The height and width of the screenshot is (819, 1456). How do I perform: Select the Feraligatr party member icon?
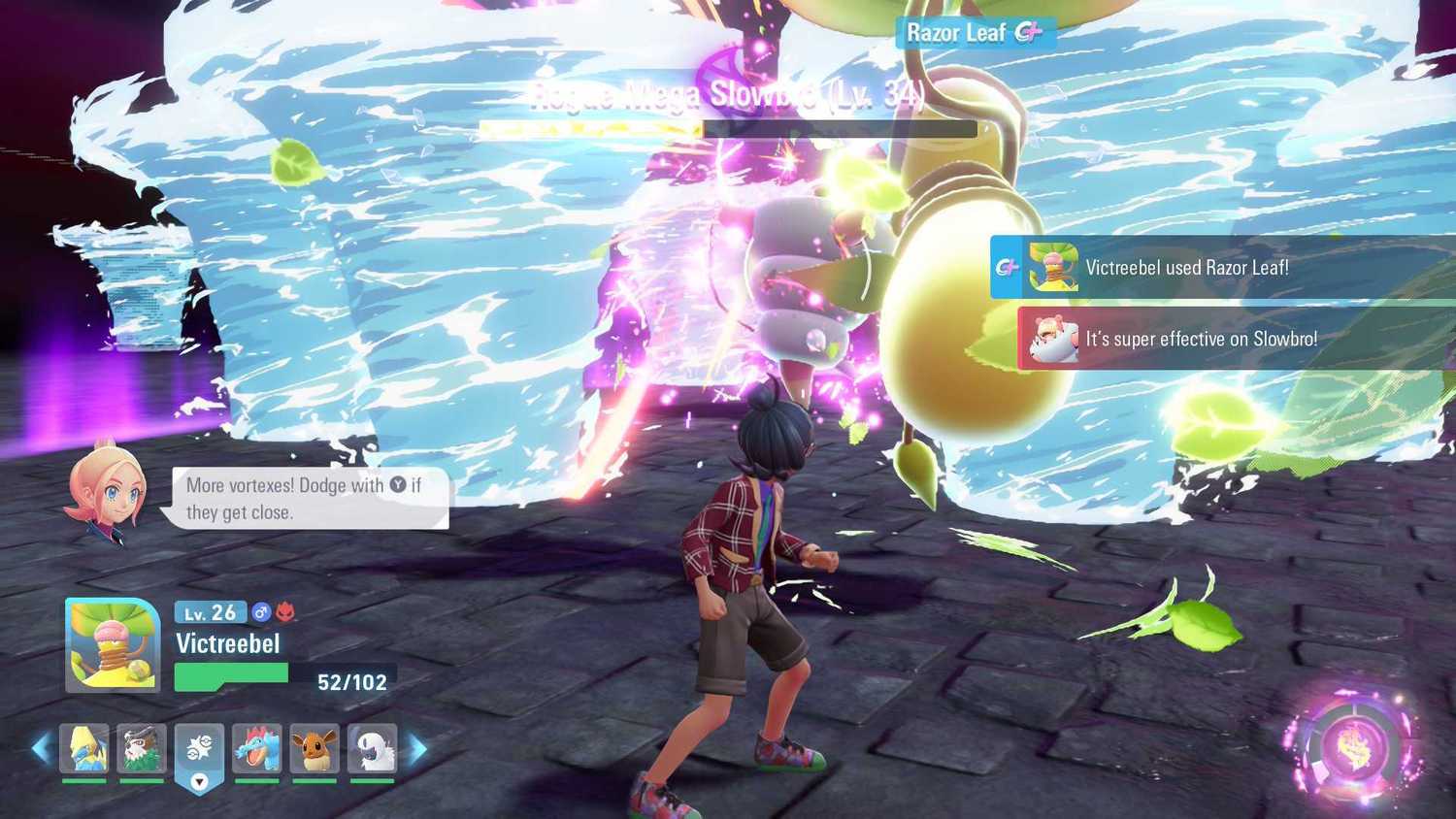click(257, 747)
